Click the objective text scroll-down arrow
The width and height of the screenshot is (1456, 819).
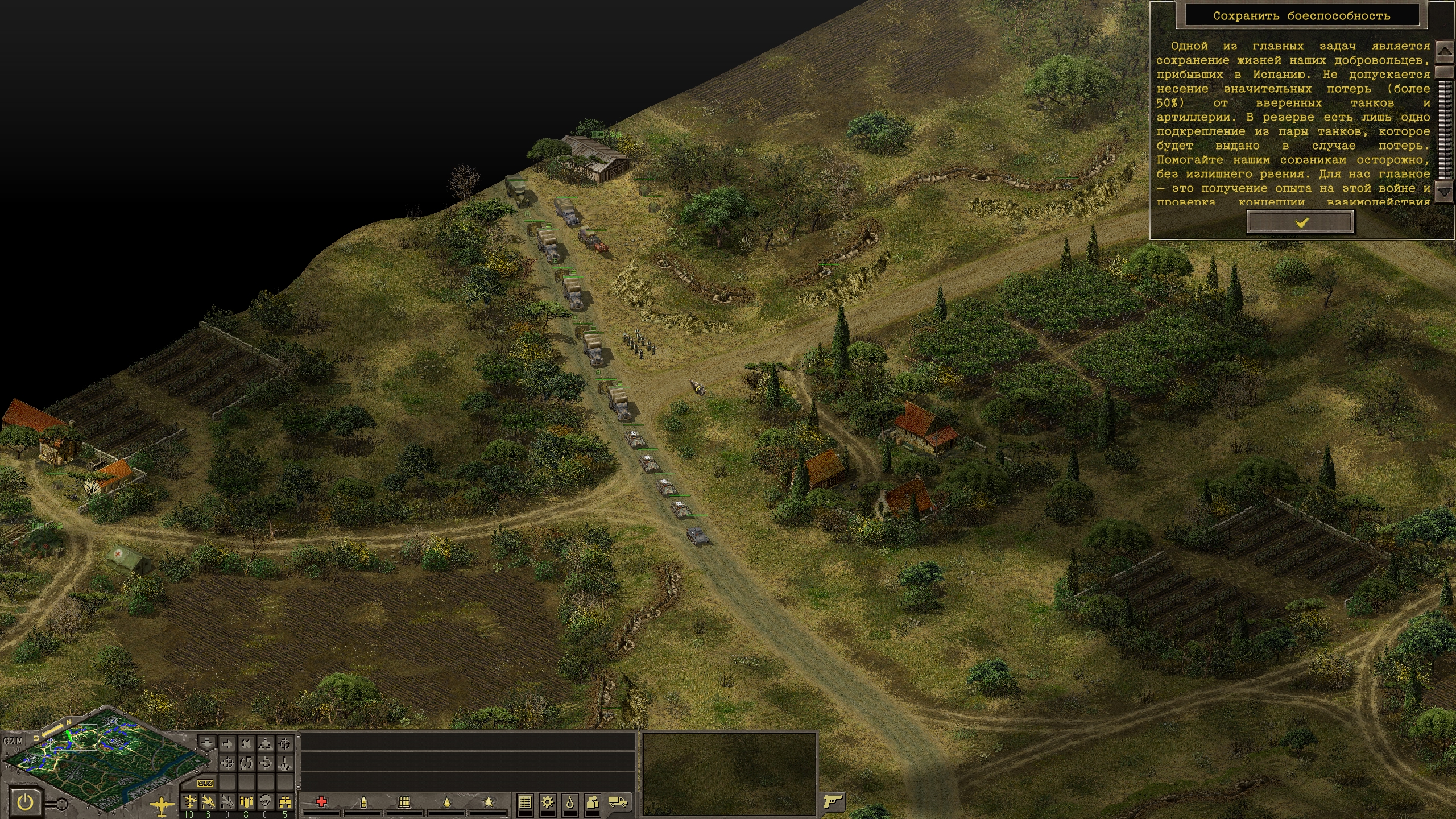tap(1445, 192)
